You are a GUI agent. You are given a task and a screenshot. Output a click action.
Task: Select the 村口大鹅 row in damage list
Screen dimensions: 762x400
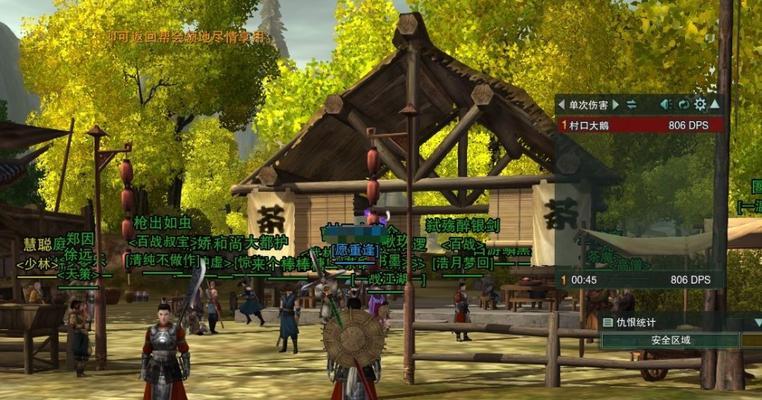(x=640, y=125)
